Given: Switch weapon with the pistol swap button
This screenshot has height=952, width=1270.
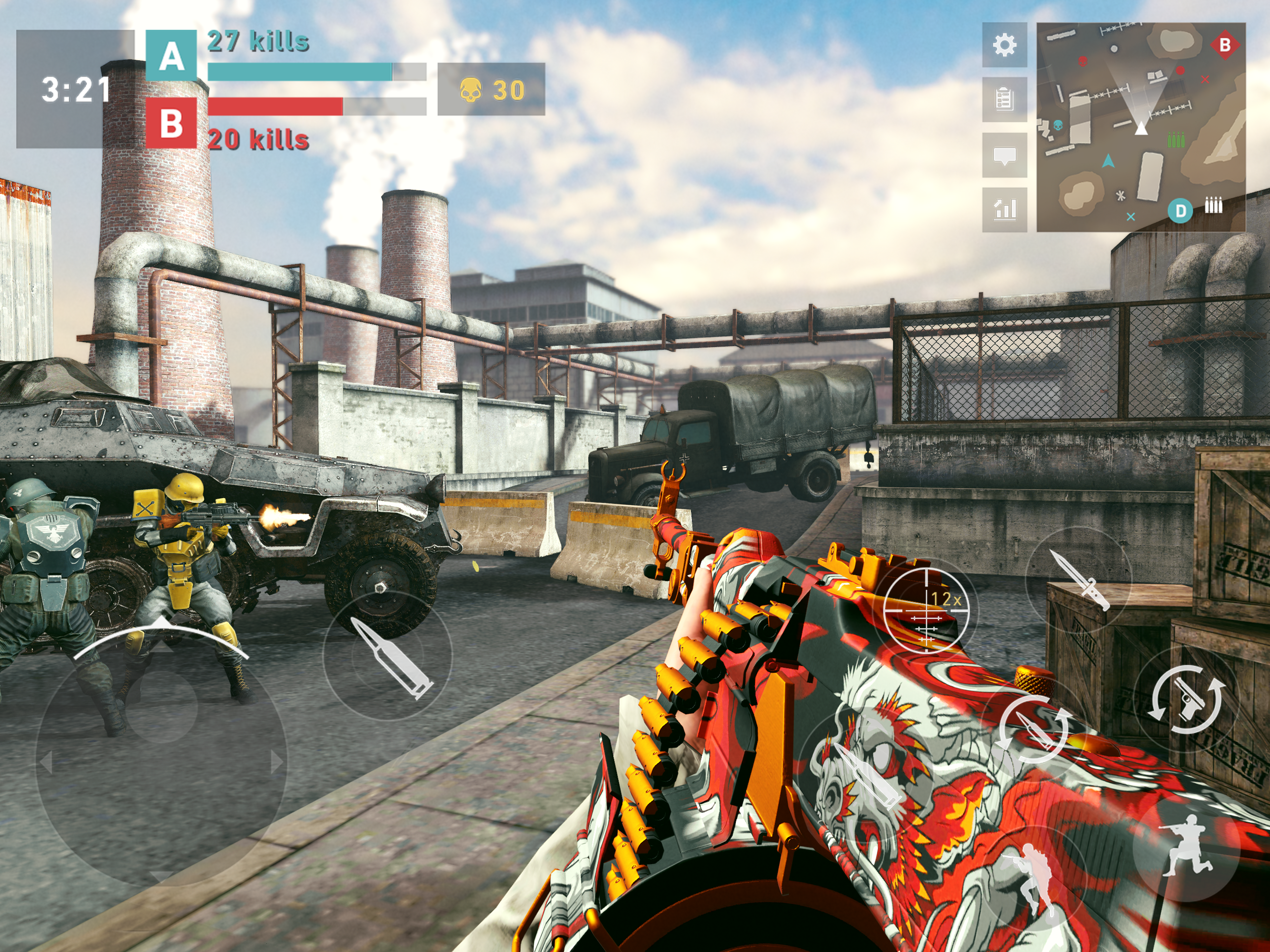Looking at the screenshot, I should point(1186,700).
